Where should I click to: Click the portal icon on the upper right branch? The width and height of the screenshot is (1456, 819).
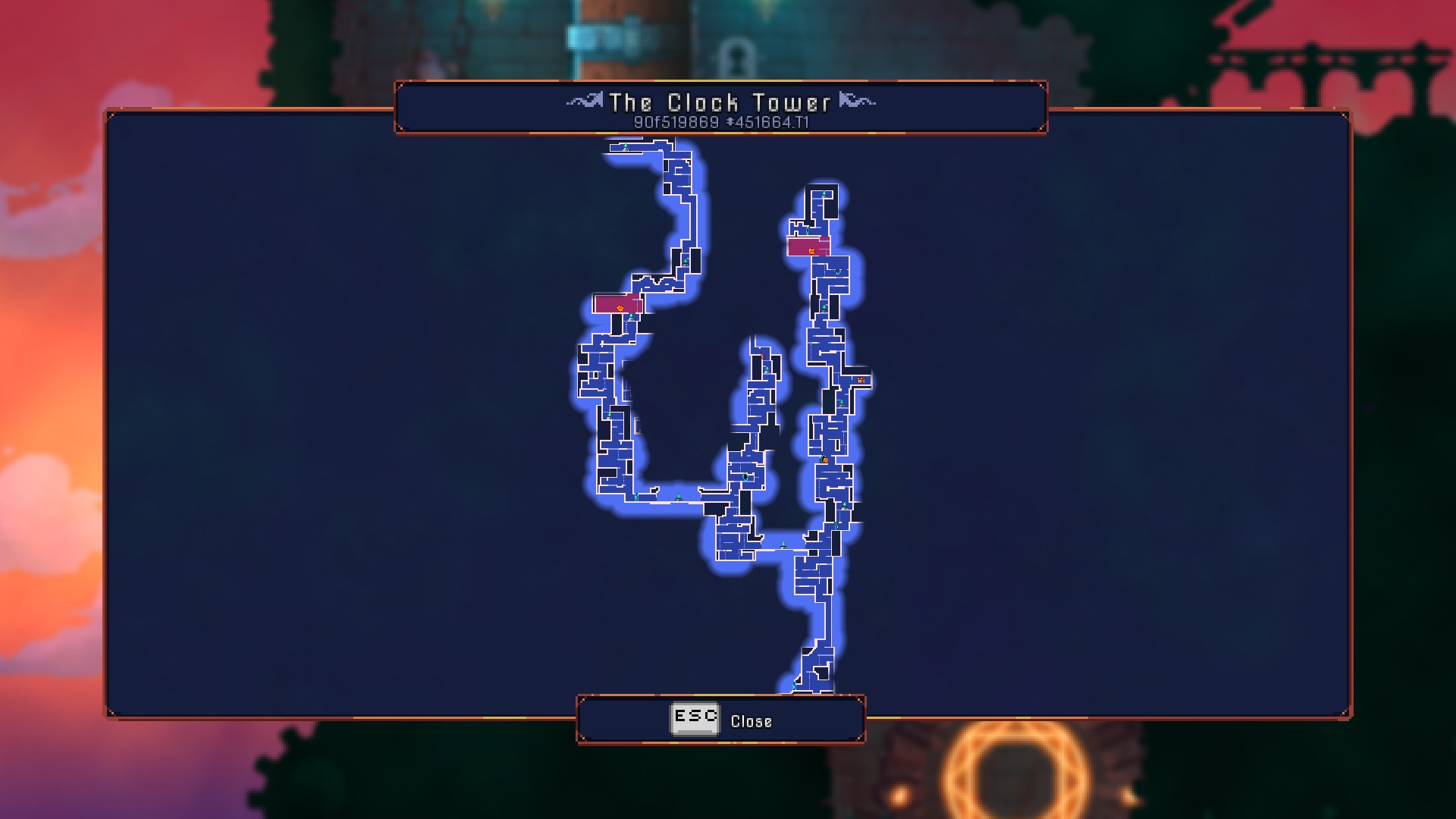pos(837,271)
